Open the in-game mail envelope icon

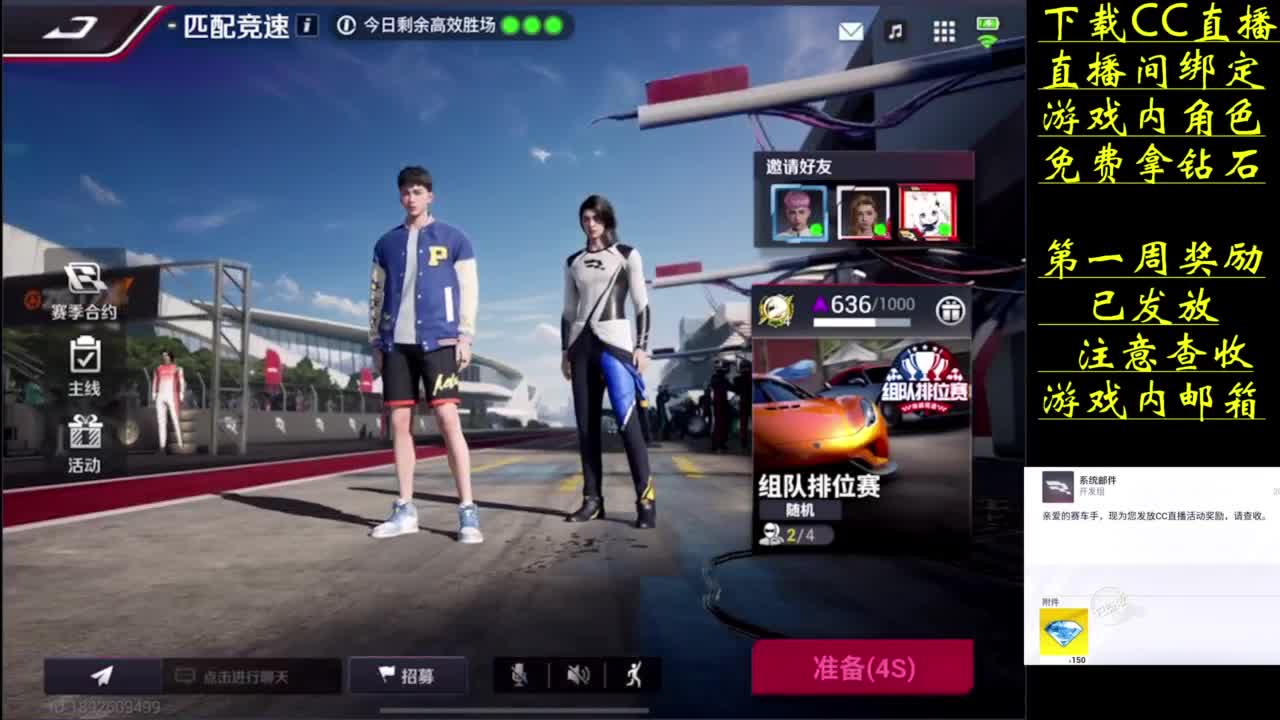coord(851,31)
